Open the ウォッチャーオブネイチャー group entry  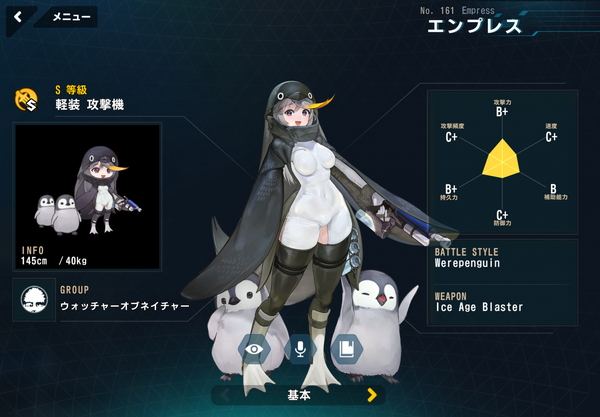tap(100, 299)
